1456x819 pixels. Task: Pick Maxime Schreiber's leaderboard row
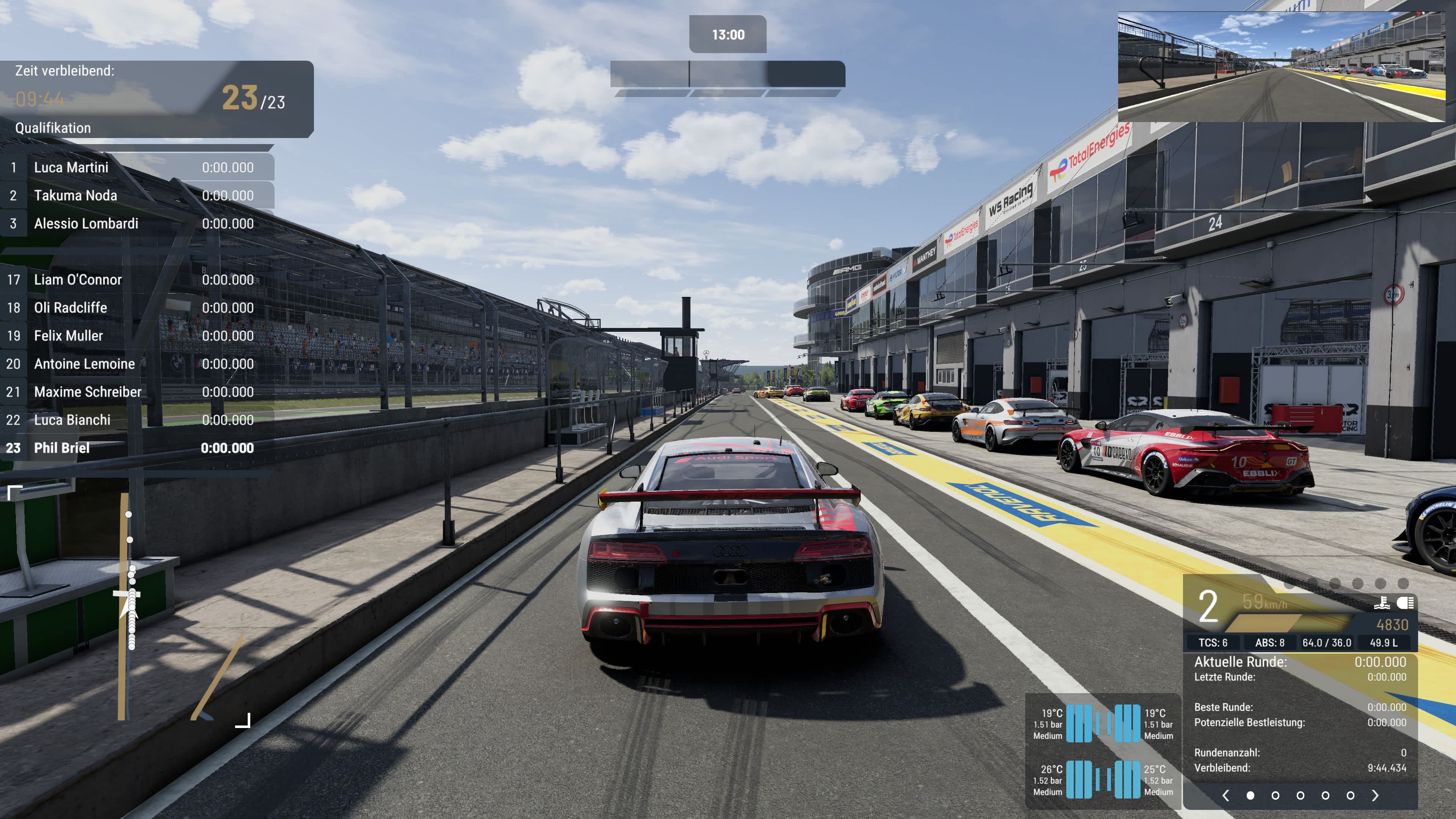[x=136, y=392]
